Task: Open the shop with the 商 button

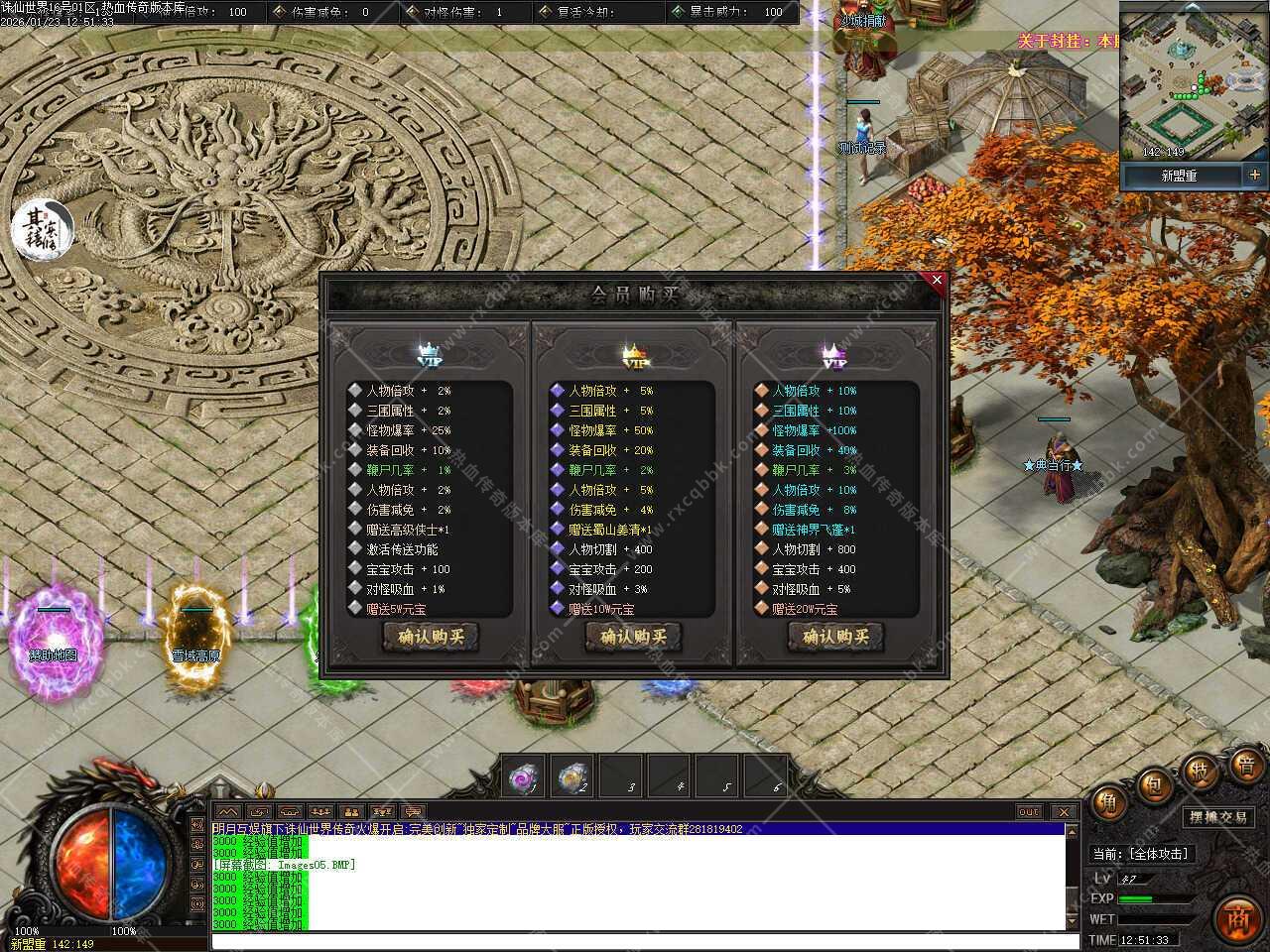Action: coord(1236,917)
